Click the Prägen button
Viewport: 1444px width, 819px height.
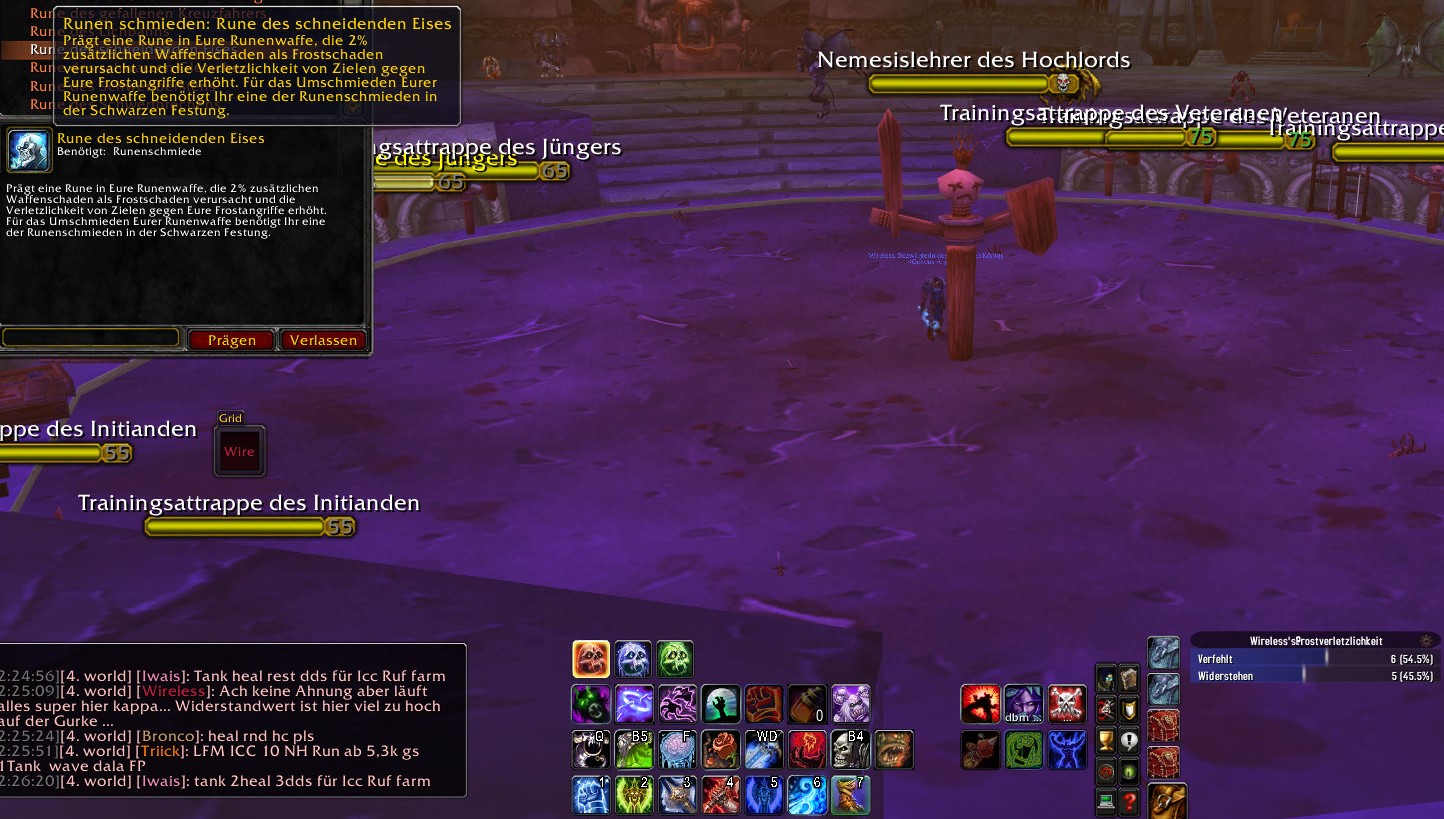[x=231, y=340]
